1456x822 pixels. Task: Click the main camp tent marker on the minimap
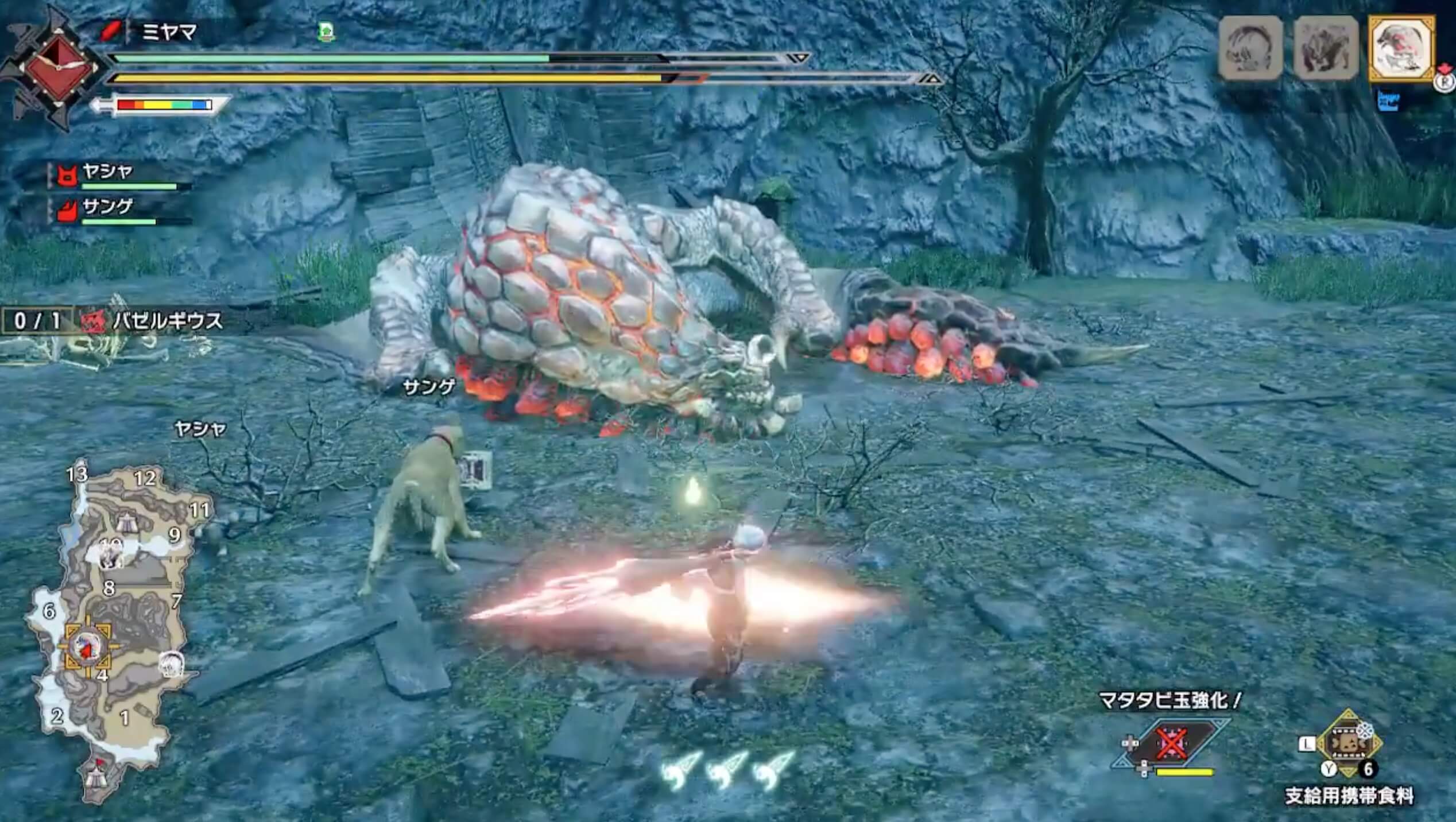[95, 777]
